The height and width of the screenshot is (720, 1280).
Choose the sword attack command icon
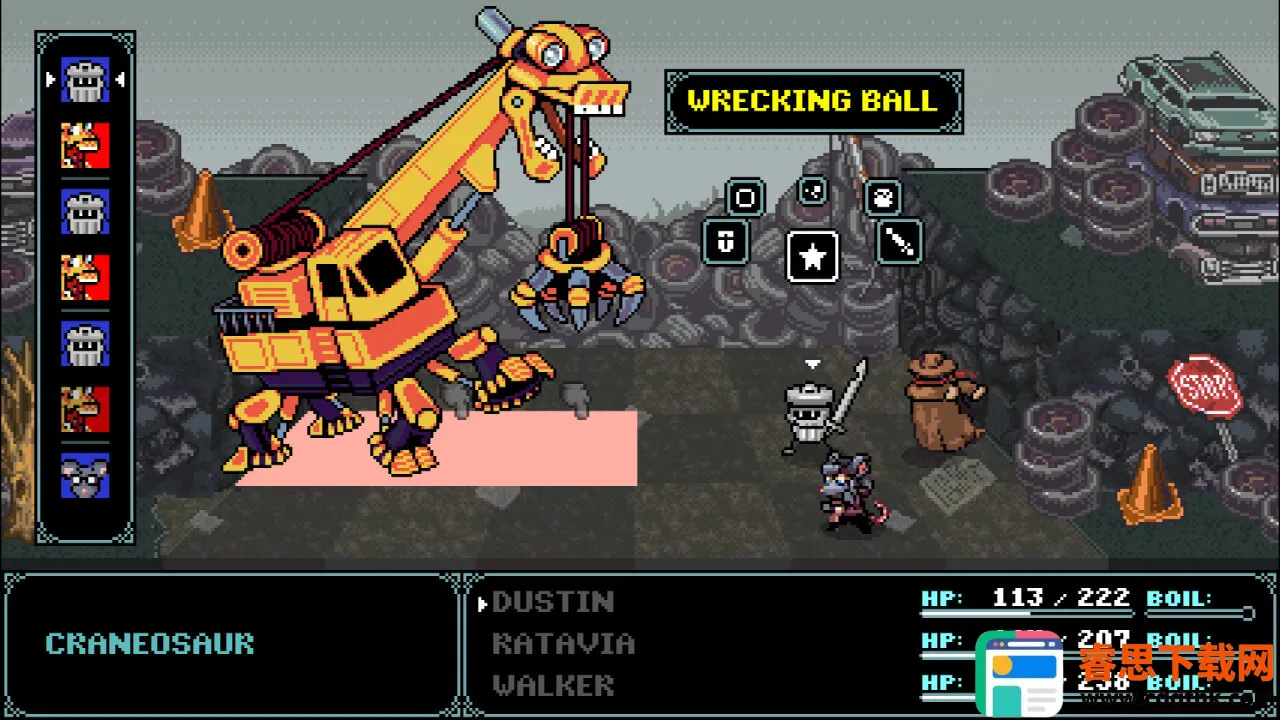[898, 242]
